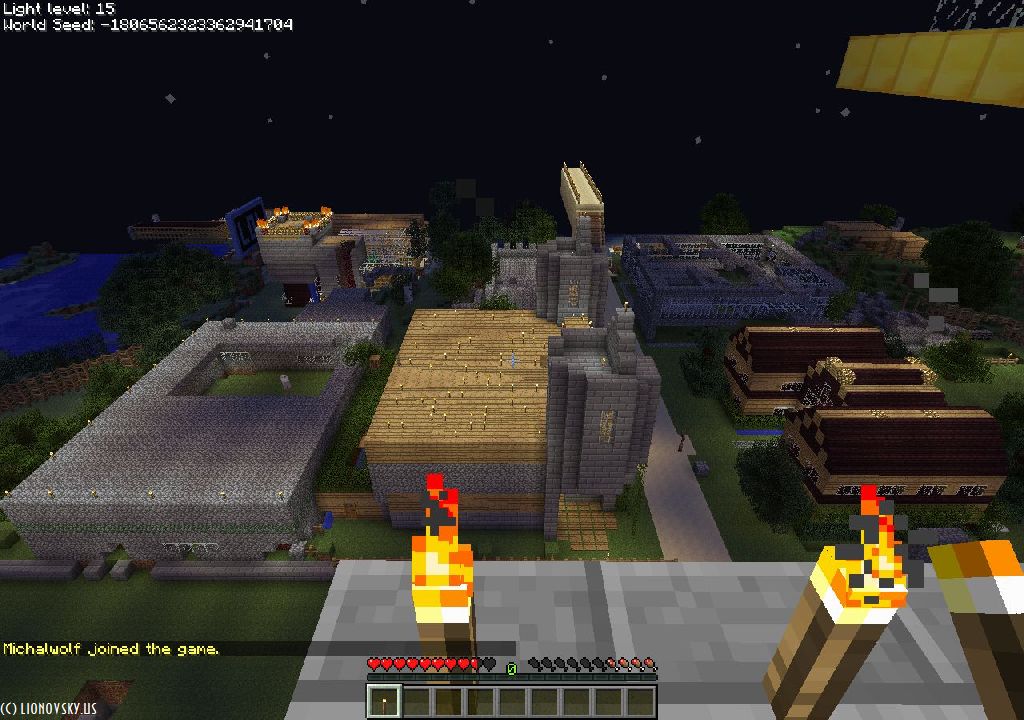
Task: Select the torch hotbar slot
Action: 384,701
